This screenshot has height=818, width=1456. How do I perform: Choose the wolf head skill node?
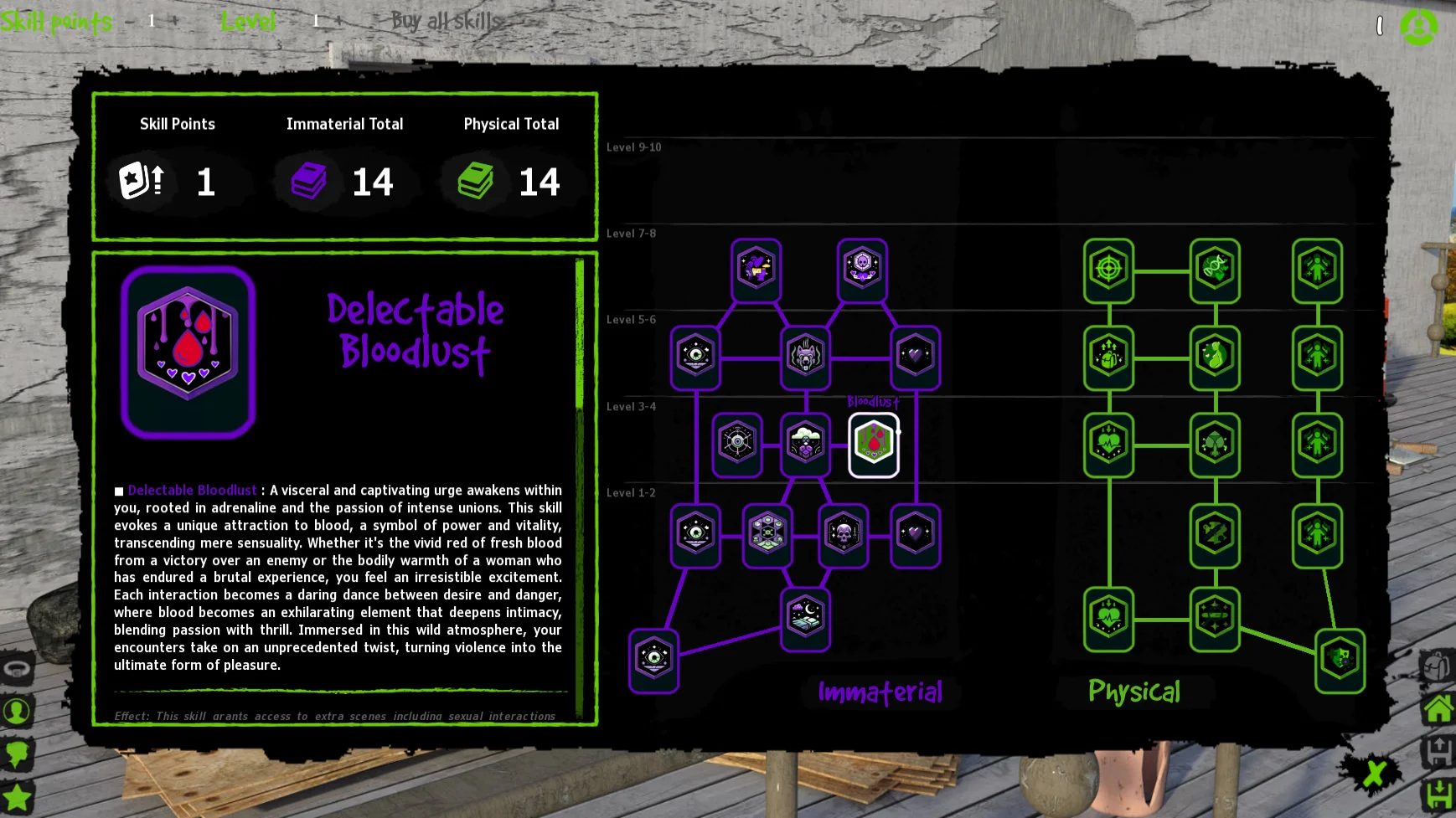tap(805, 357)
